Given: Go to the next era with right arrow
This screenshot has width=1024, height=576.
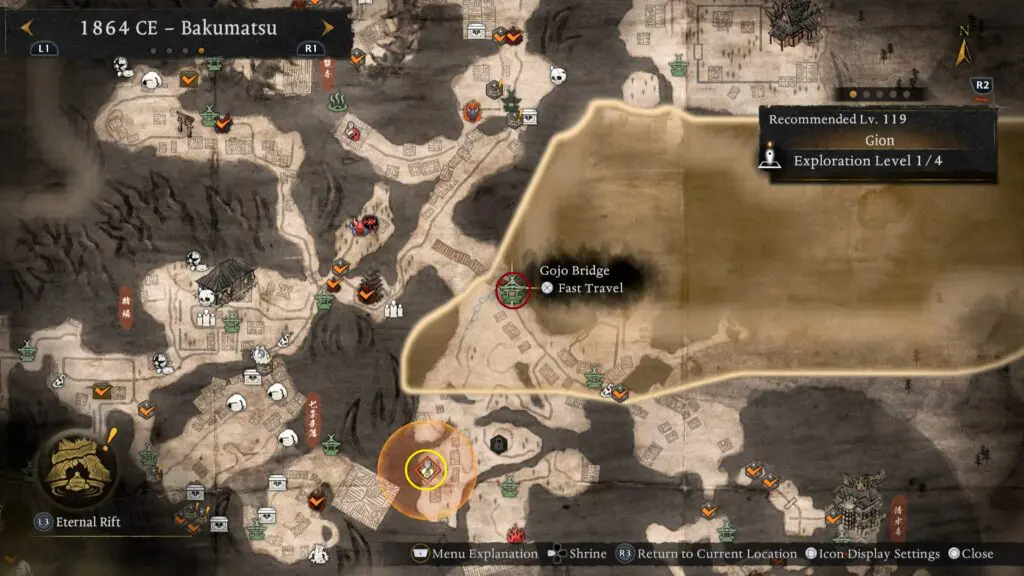Looking at the screenshot, I should pyautogui.click(x=327, y=27).
